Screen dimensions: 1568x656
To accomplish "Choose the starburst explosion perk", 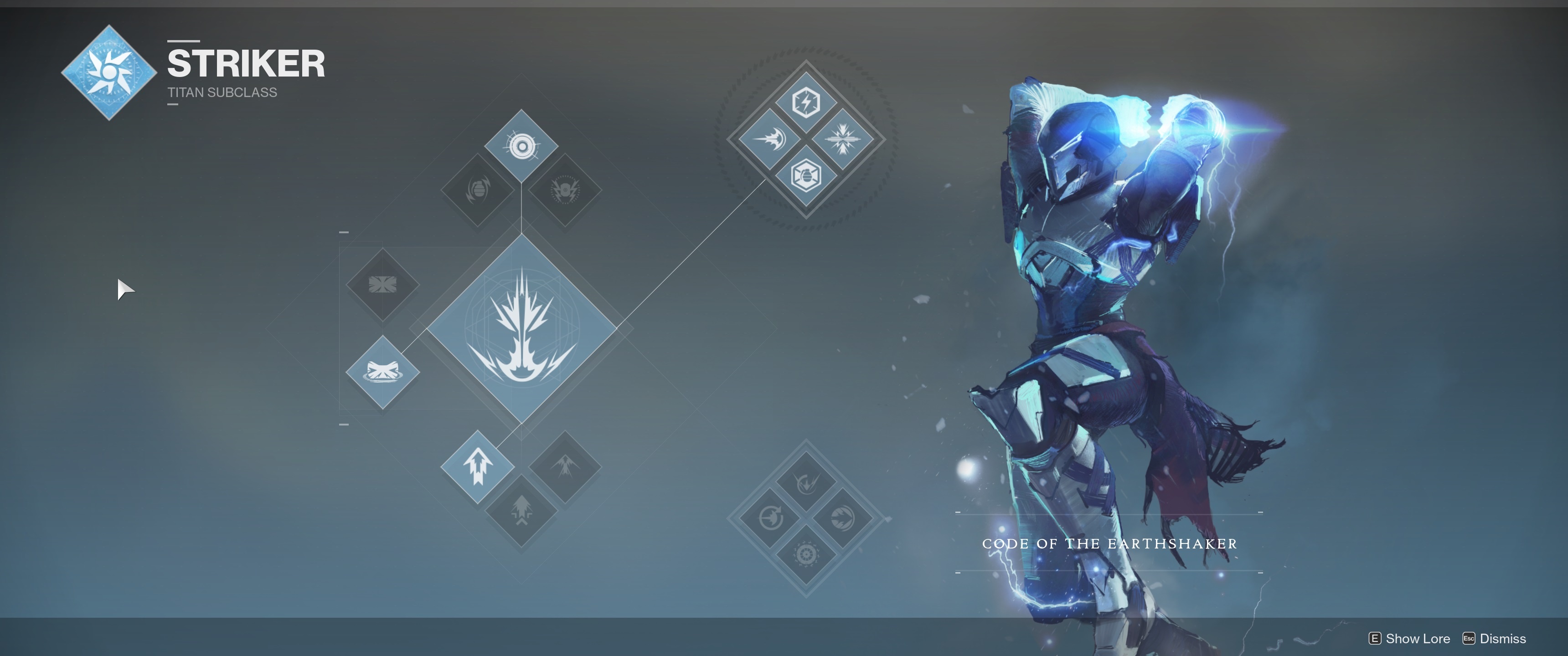I will pos(842,139).
